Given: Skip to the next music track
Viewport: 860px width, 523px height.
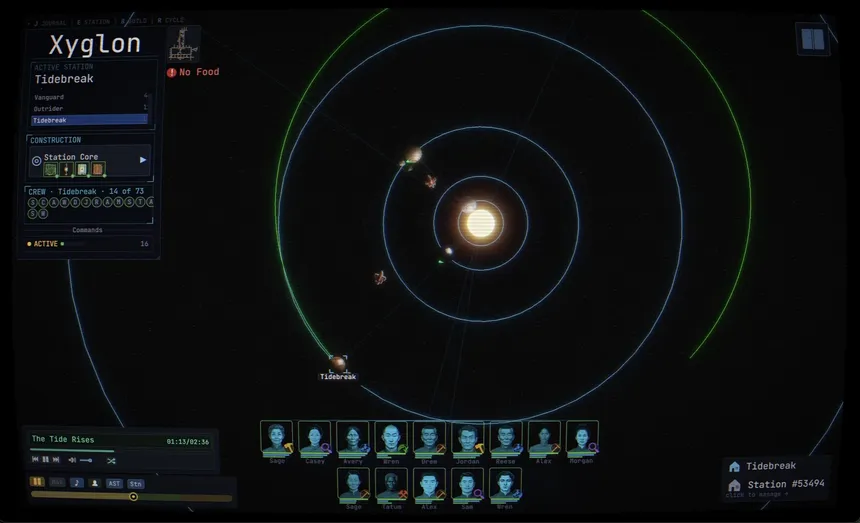Looking at the screenshot, I should tap(56, 460).
